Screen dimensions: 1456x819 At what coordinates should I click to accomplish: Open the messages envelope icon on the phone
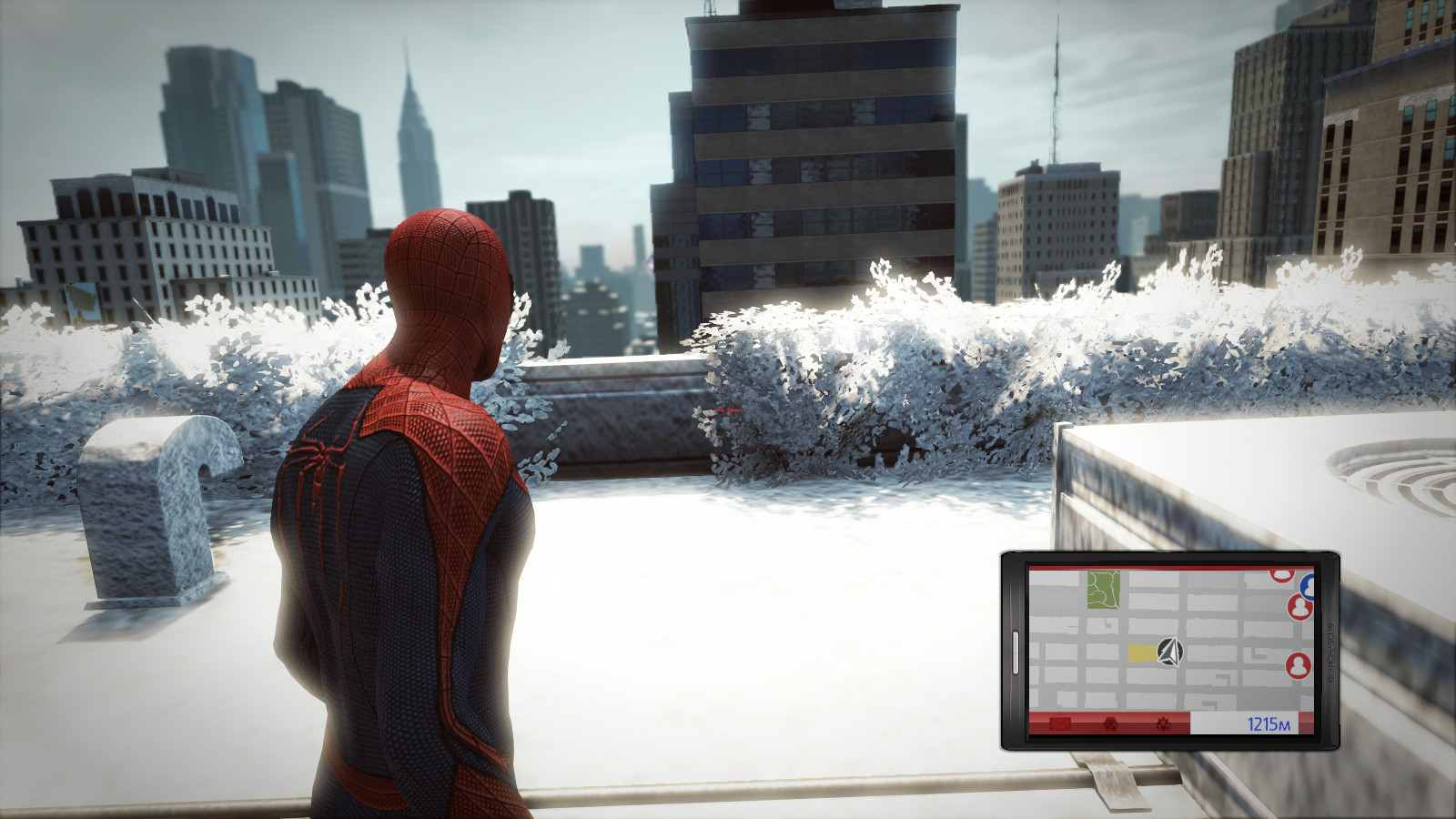[x=1060, y=724]
